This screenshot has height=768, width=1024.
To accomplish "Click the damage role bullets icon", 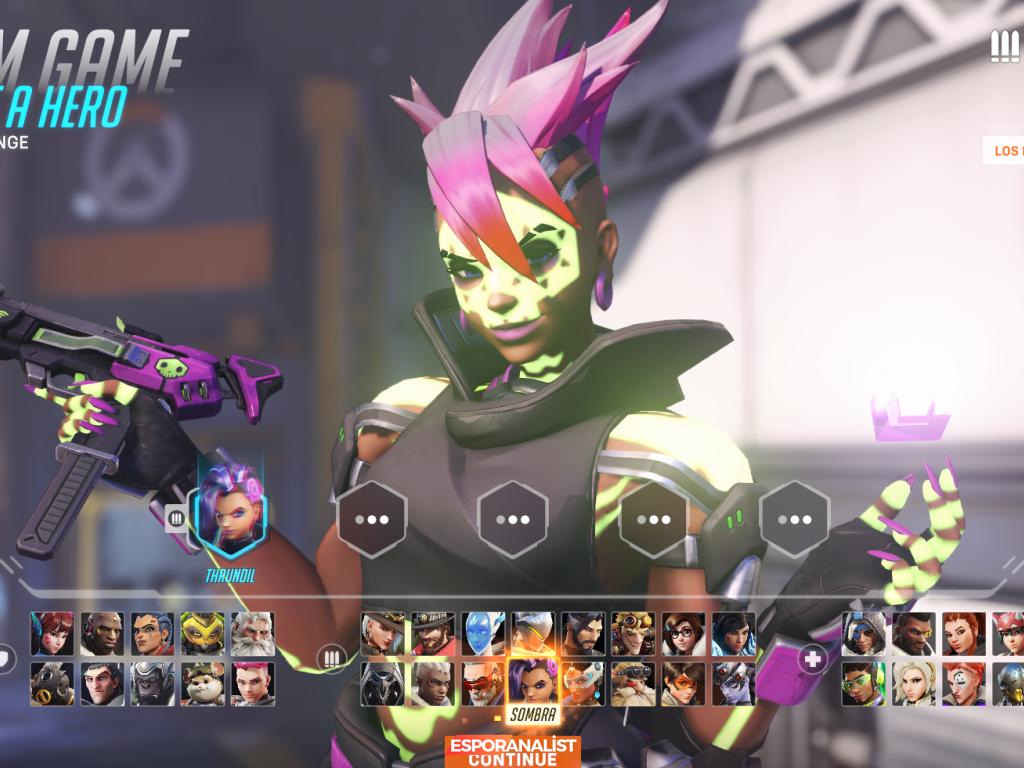I will point(331,659).
